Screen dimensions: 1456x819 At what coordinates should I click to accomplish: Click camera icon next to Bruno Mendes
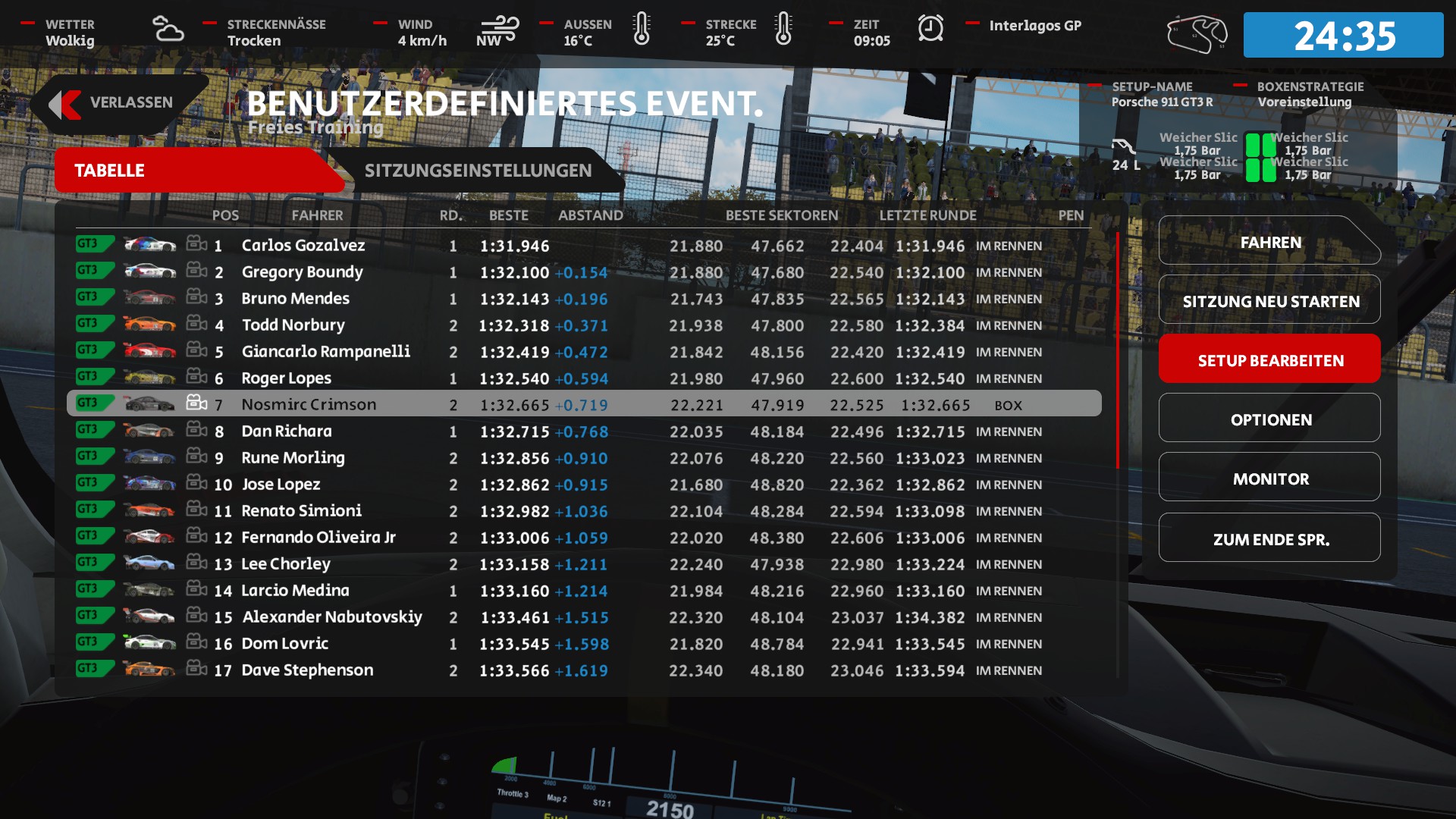point(196,297)
